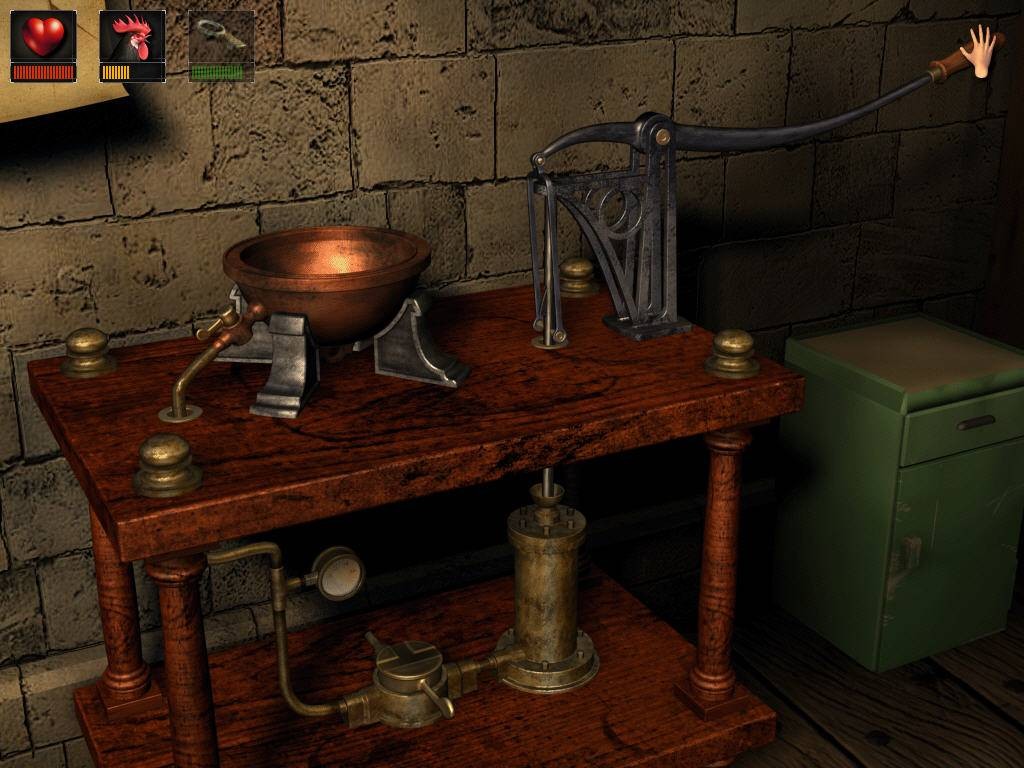Screen dimensions: 1024x768
Task: Click the red heart icon
Action: click(43, 37)
